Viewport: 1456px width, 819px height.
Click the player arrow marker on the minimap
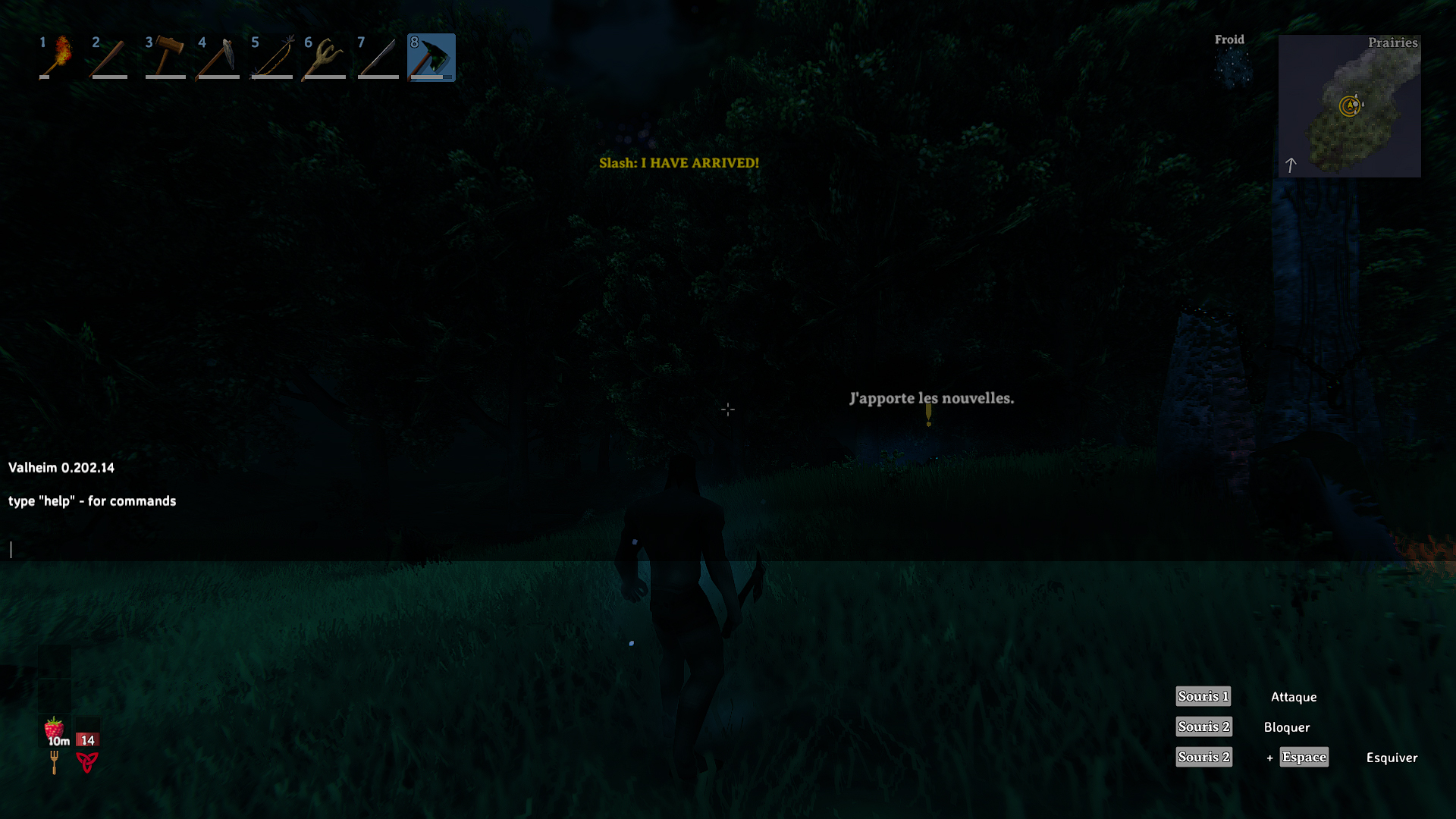click(x=1350, y=105)
